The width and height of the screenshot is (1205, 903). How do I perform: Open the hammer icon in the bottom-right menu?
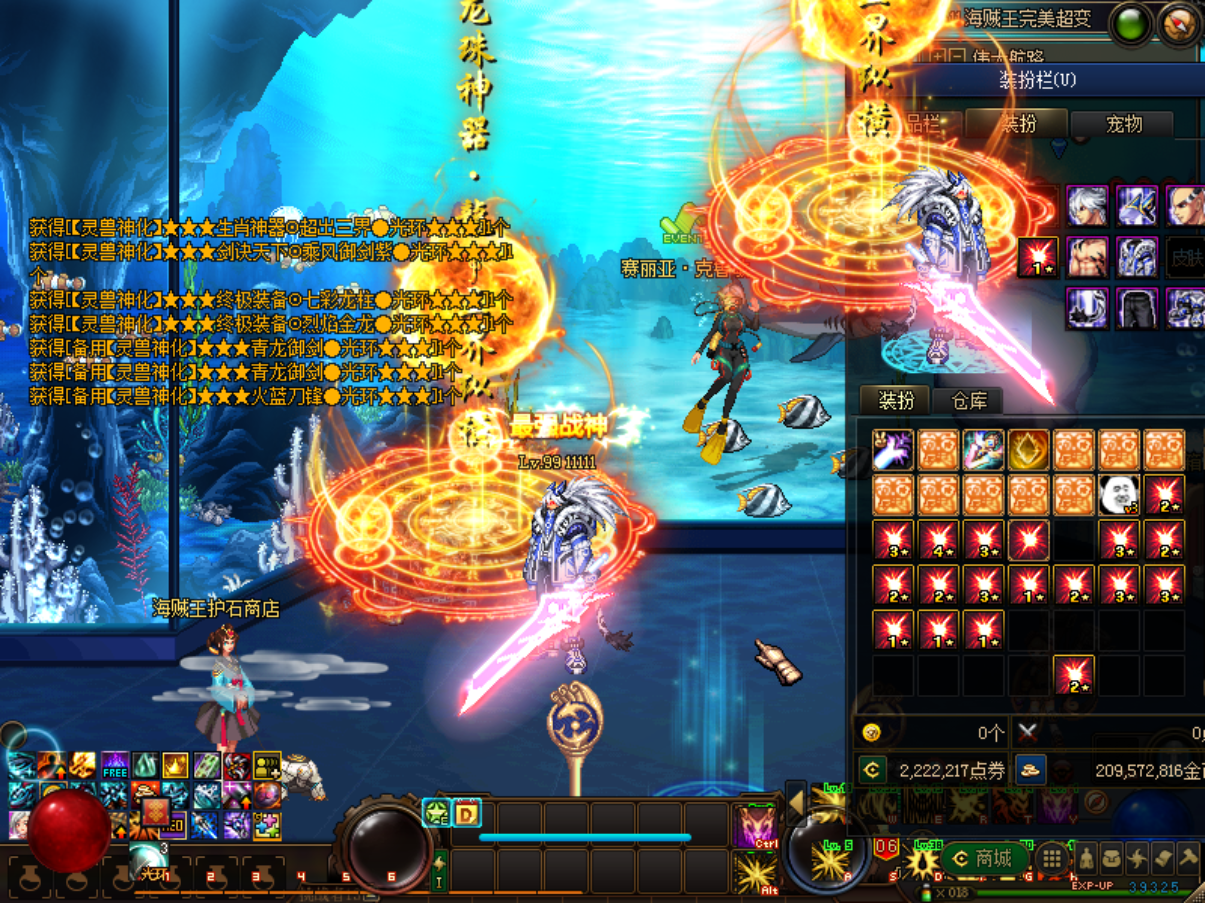(1187, 858)
